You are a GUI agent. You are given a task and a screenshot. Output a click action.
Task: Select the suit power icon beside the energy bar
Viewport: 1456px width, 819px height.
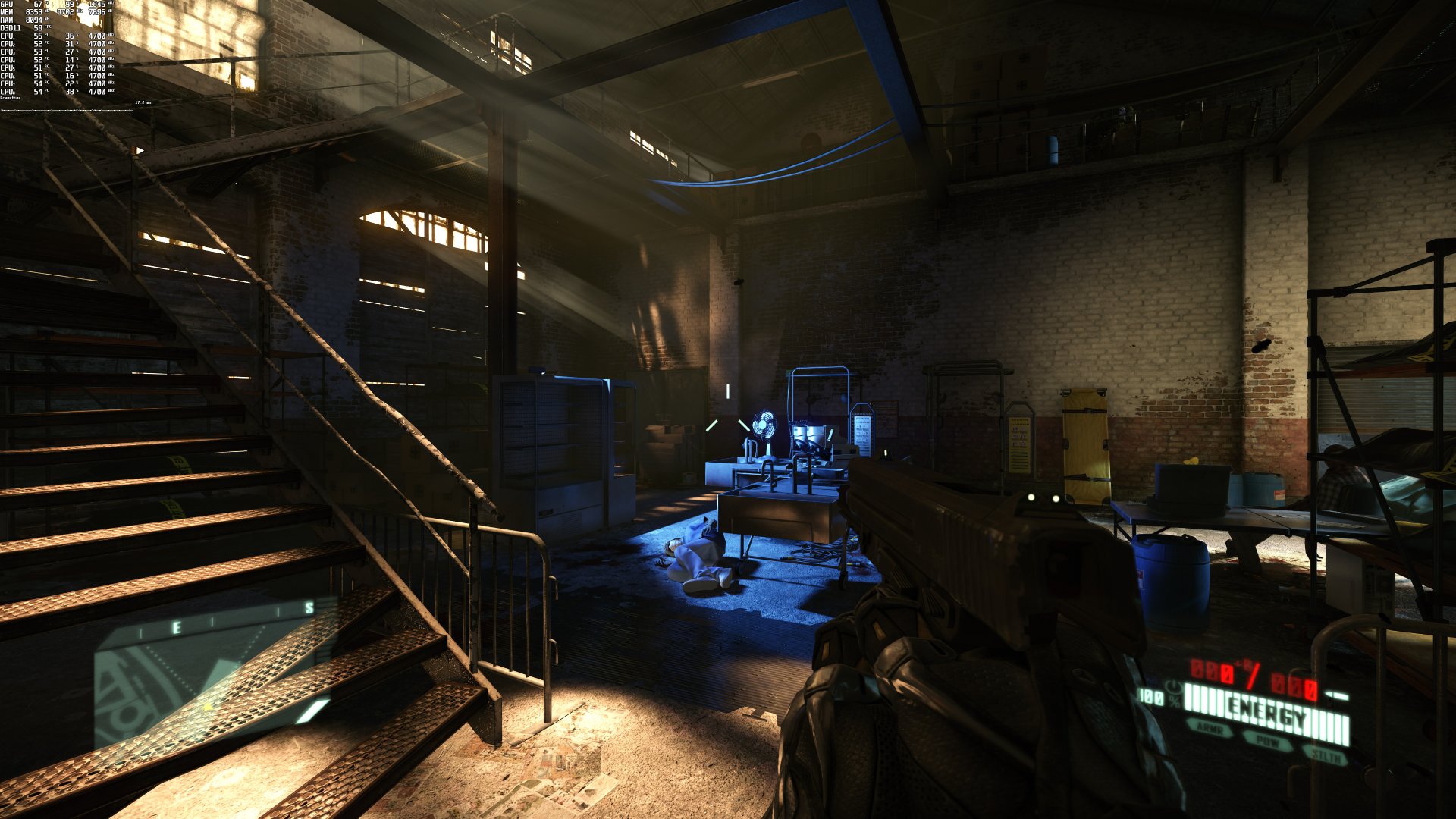(x=1174, y=686)
